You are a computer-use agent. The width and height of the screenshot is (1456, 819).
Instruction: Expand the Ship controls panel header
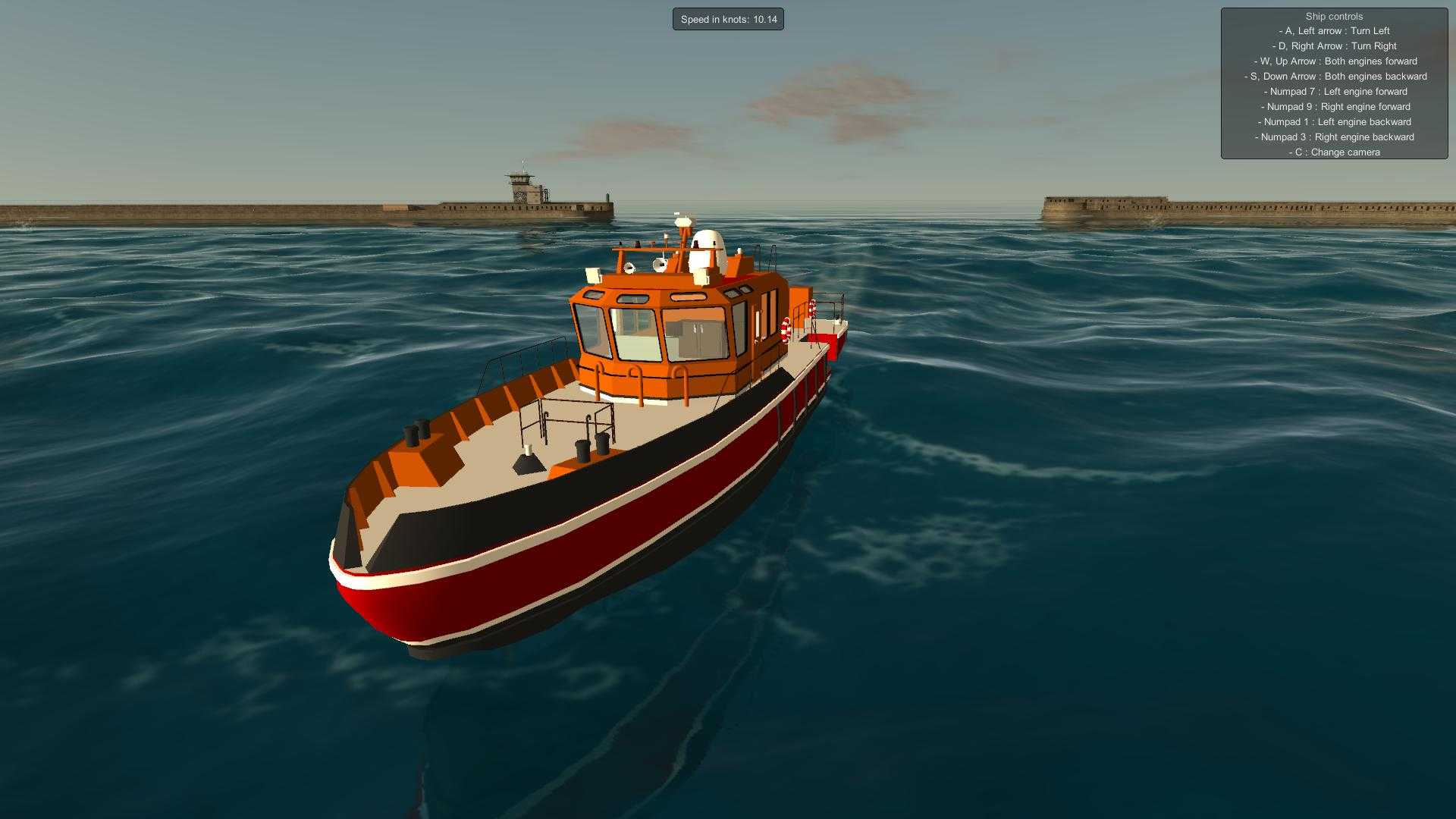point(1334,16)
